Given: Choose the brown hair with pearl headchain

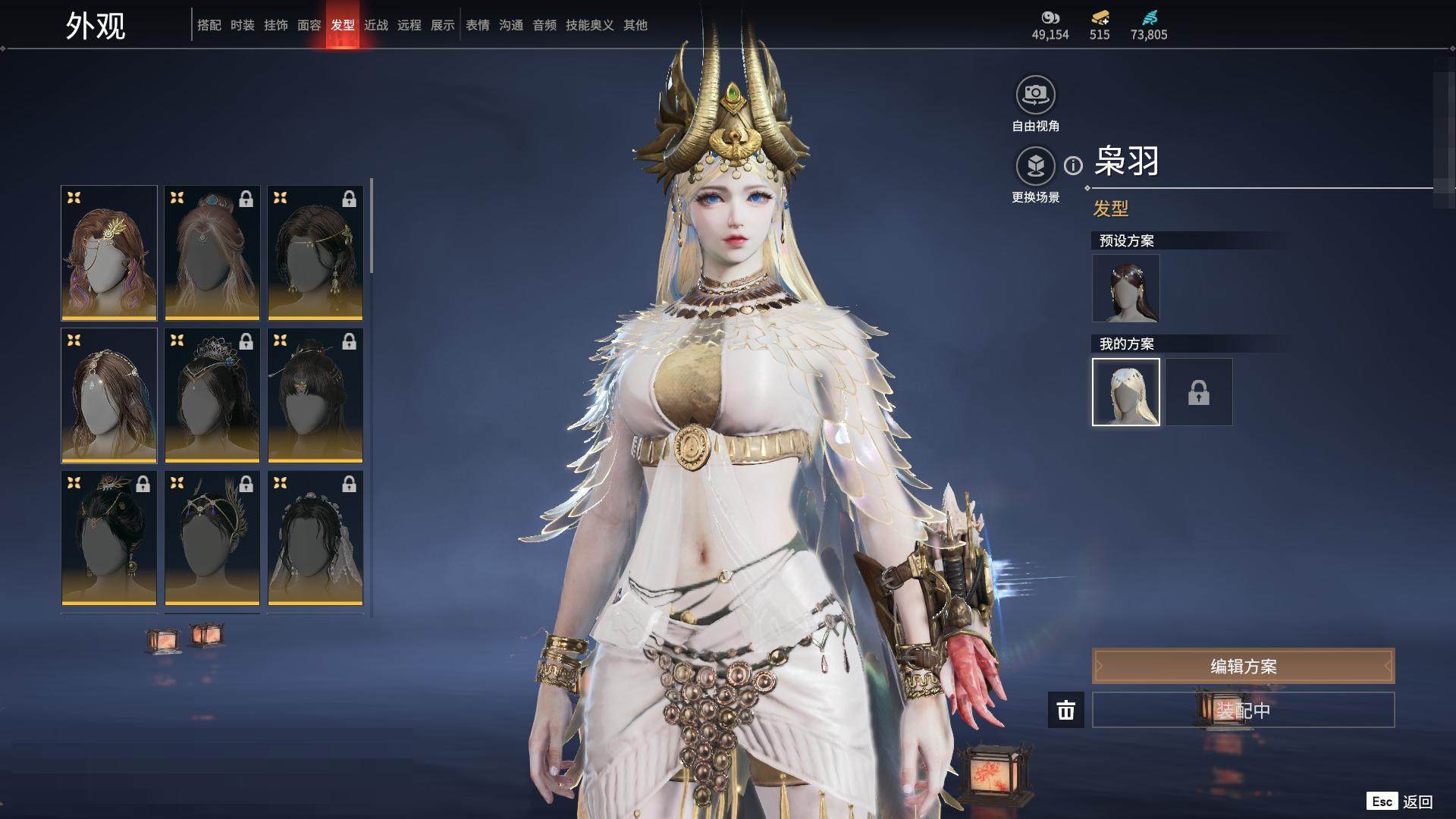Looking at the screenshot, I should click(x=109, y=395).
